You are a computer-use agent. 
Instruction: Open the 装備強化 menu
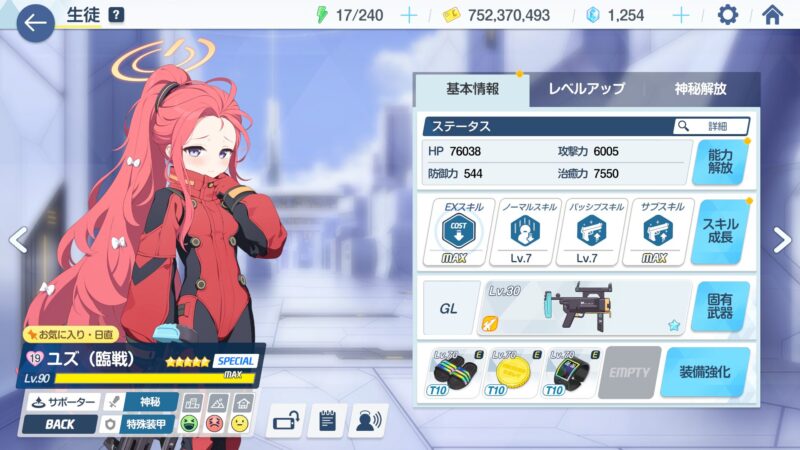point(704,373)
